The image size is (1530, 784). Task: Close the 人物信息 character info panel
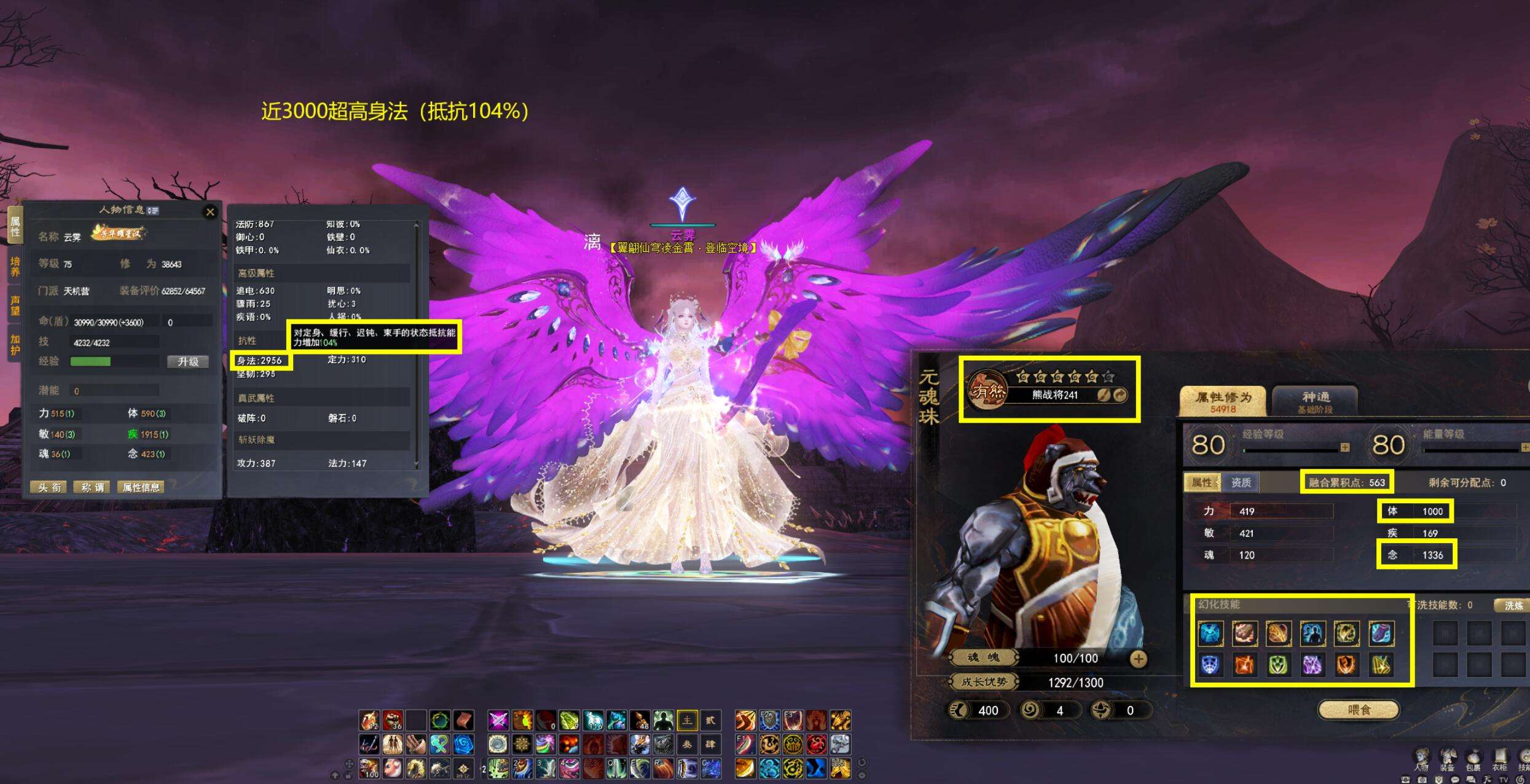click(x=210, y=212)
